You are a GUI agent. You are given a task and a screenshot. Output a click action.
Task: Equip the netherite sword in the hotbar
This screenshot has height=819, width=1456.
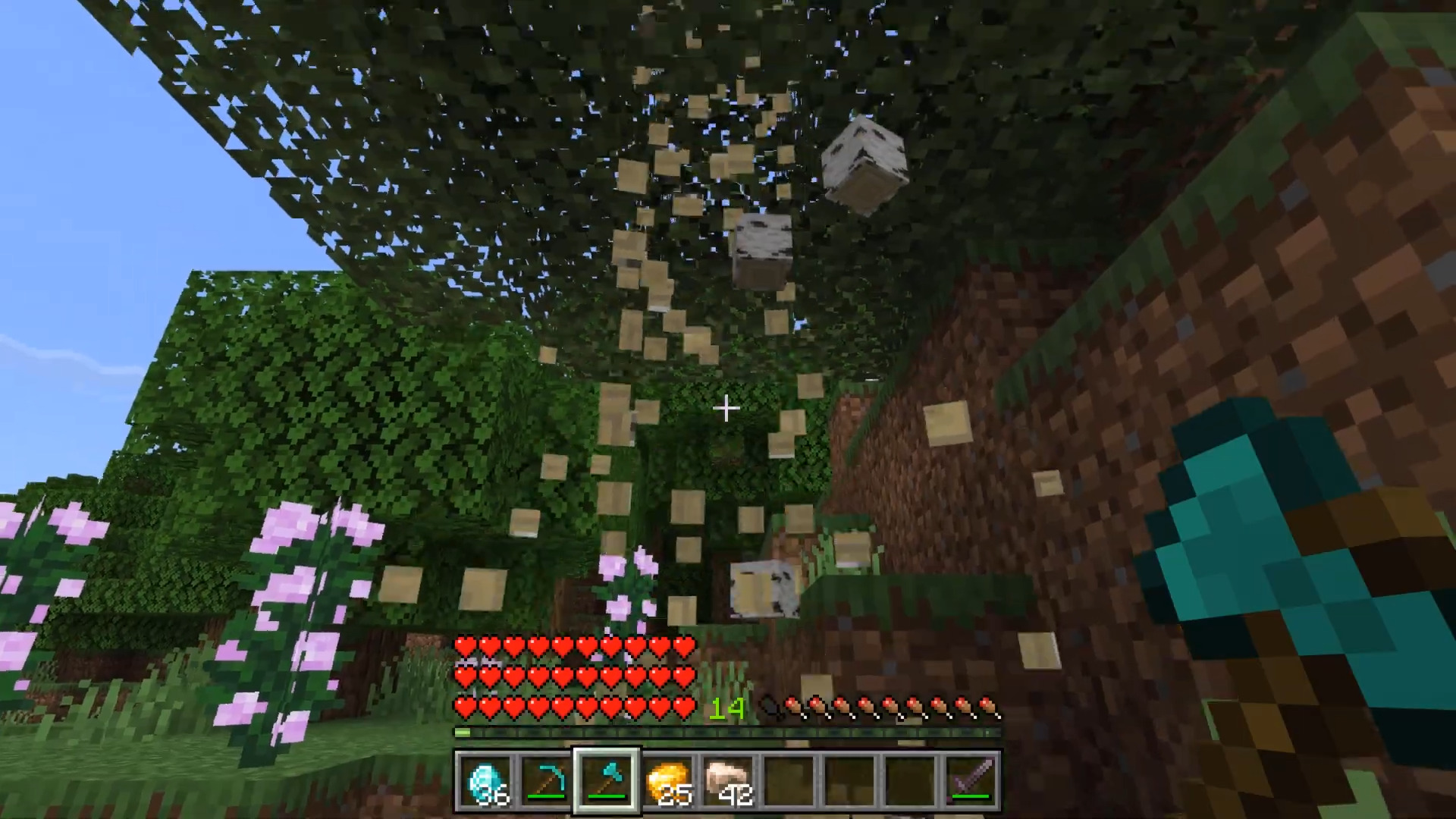coord(971,781)
